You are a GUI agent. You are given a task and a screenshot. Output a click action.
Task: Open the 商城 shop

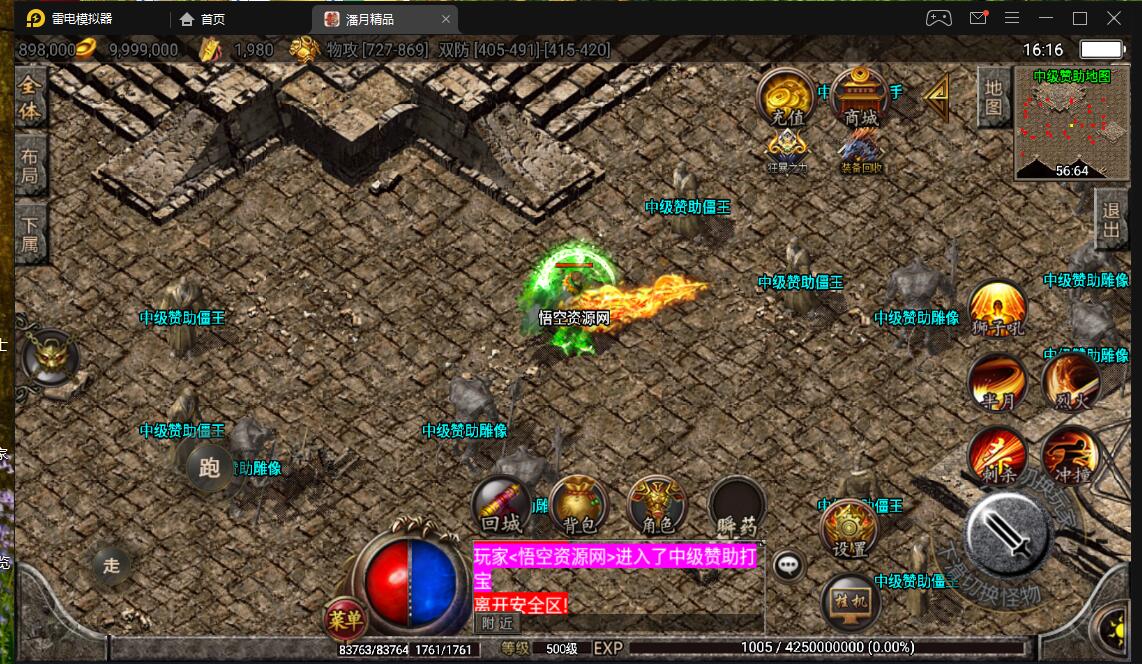click(859, 98)
